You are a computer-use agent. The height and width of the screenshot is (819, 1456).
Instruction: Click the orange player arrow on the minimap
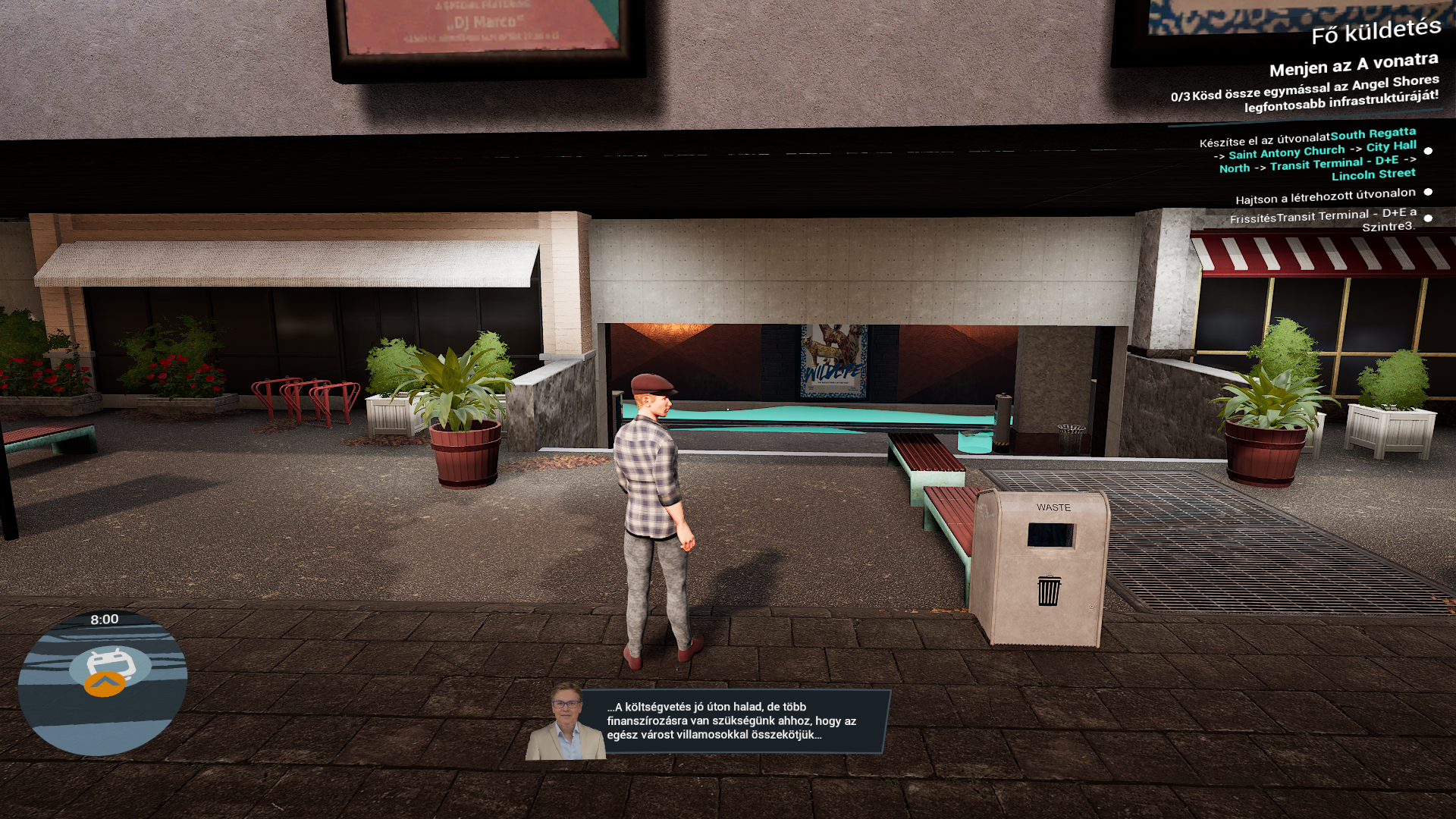point(105,684)
